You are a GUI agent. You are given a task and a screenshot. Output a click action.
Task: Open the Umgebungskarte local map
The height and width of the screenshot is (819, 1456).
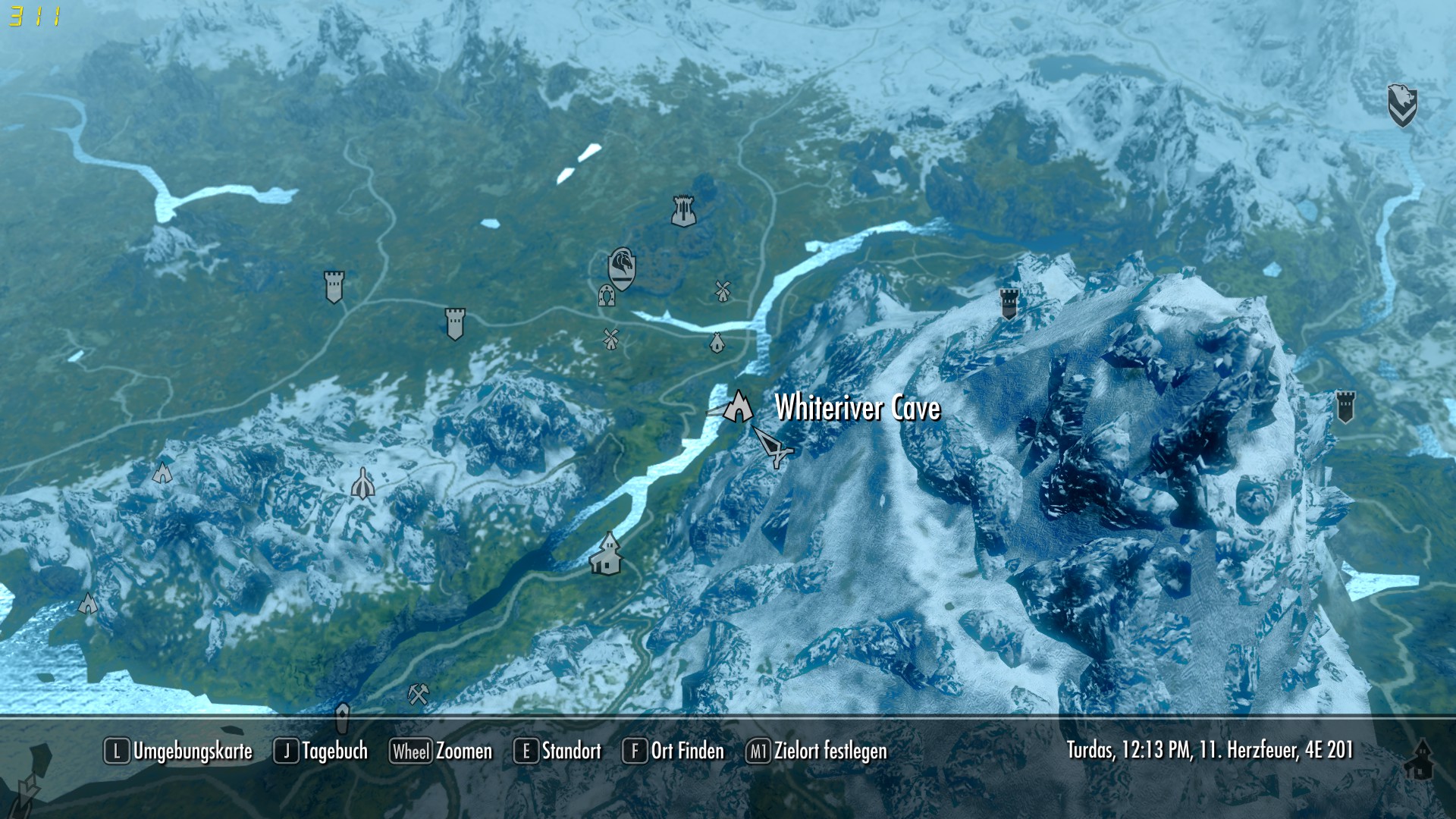click(178, 751)
